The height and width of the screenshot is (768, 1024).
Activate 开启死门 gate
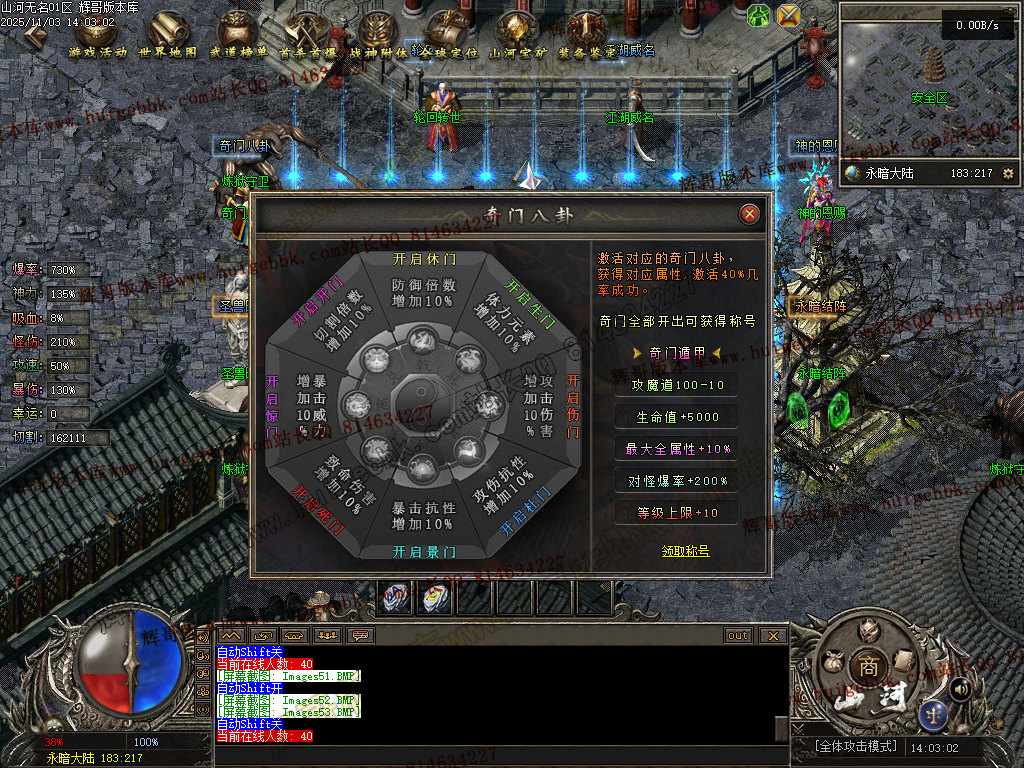(x=313, y=509)
